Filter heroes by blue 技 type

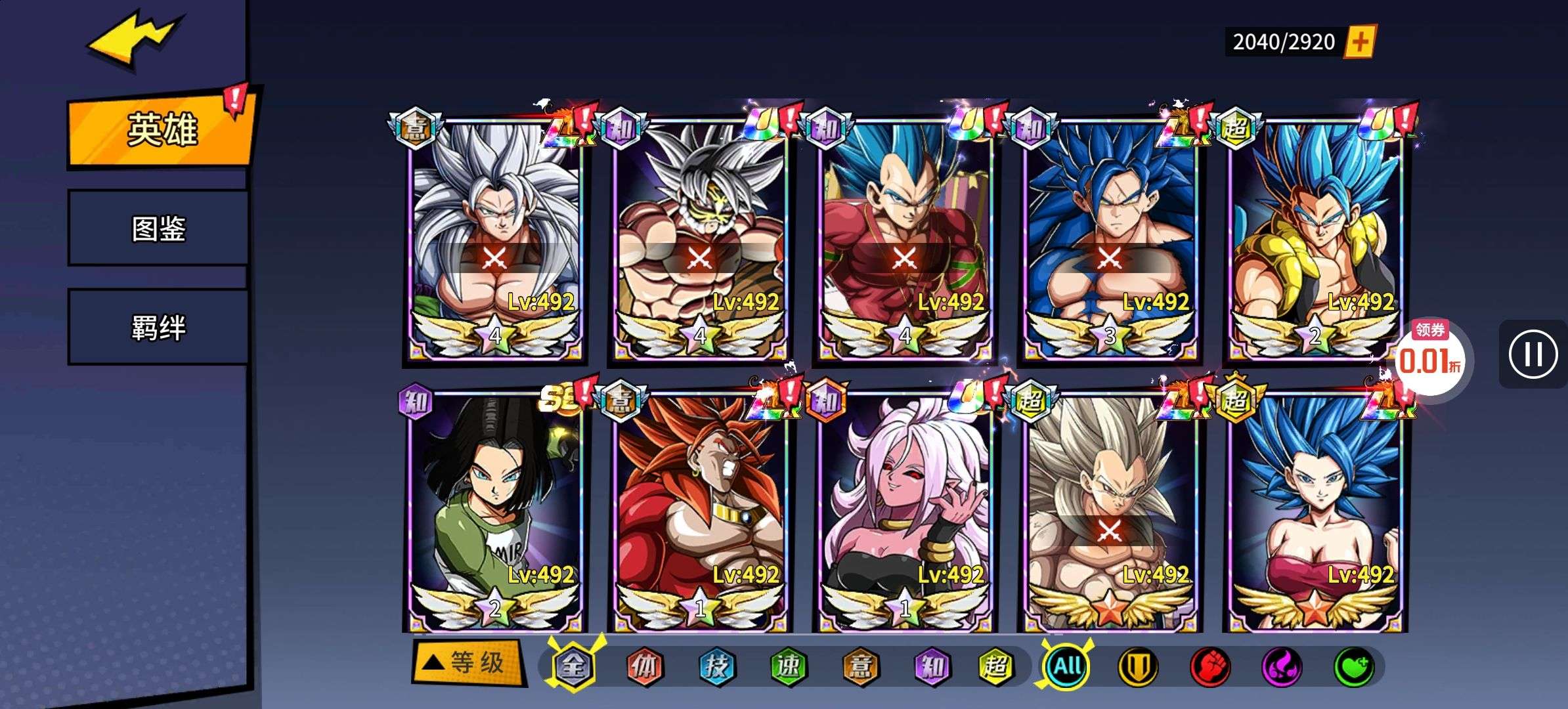(x=716, y=666)
